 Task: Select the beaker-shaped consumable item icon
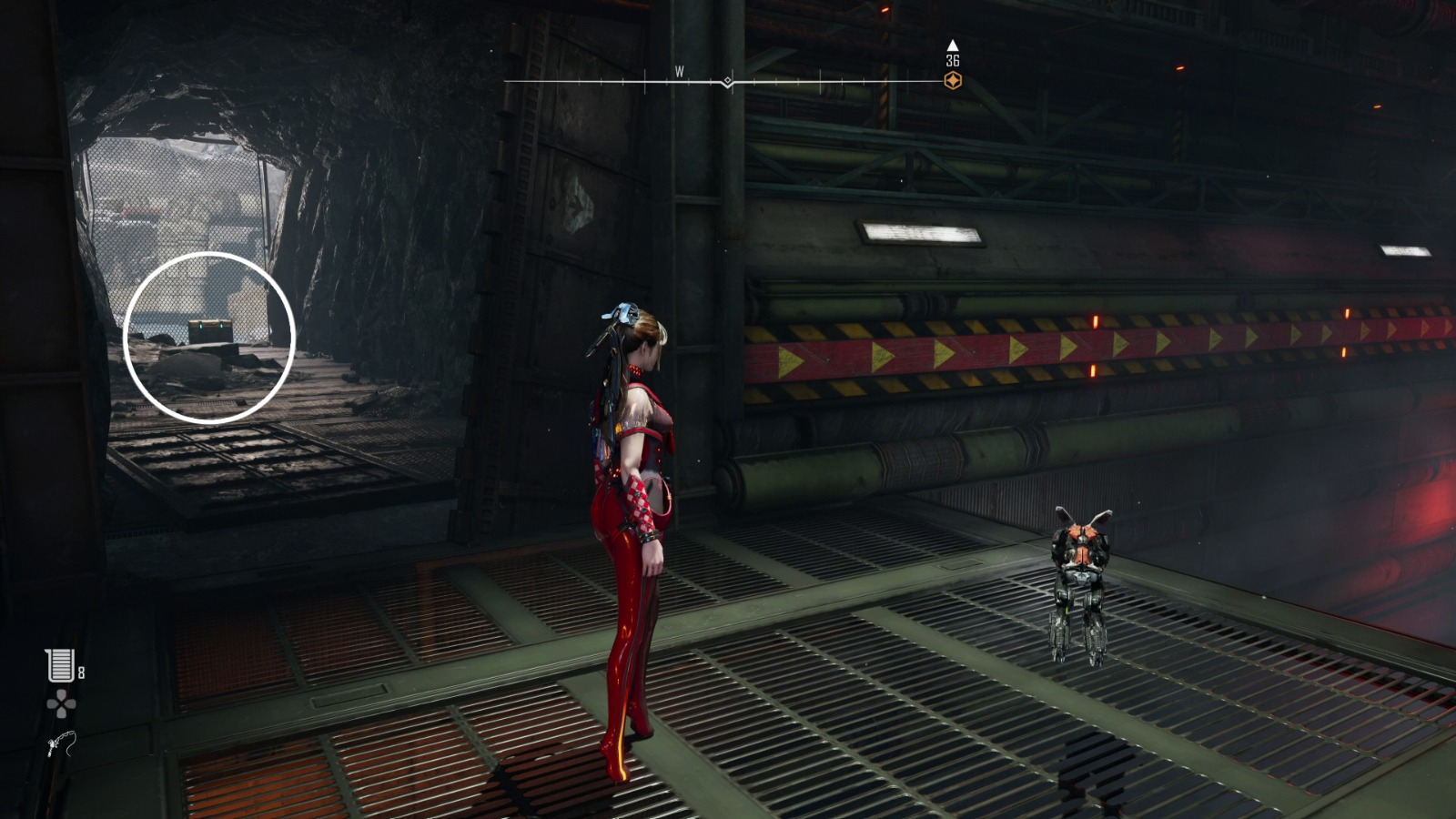[x=60, y=665]
